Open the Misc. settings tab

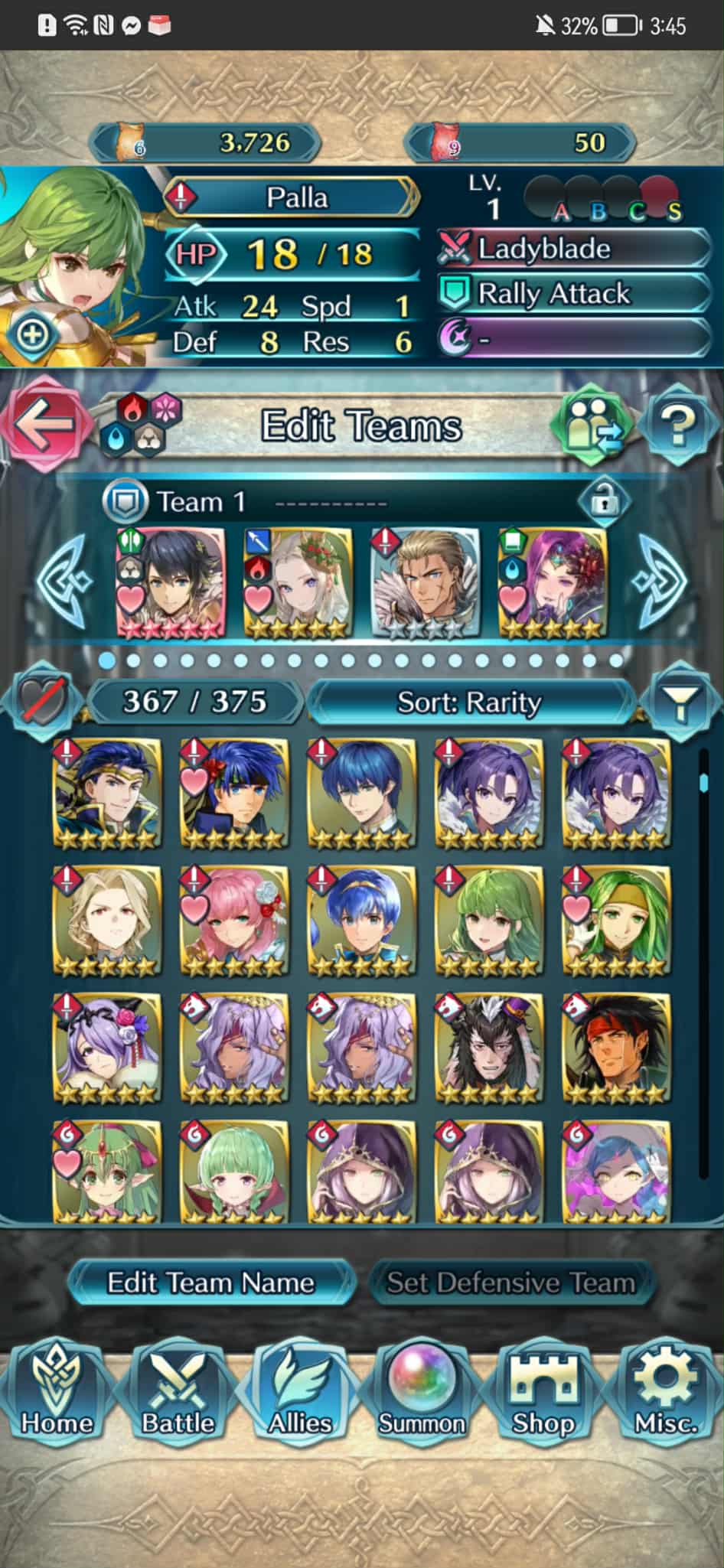pyautogui.click(x=665, y=1394)
